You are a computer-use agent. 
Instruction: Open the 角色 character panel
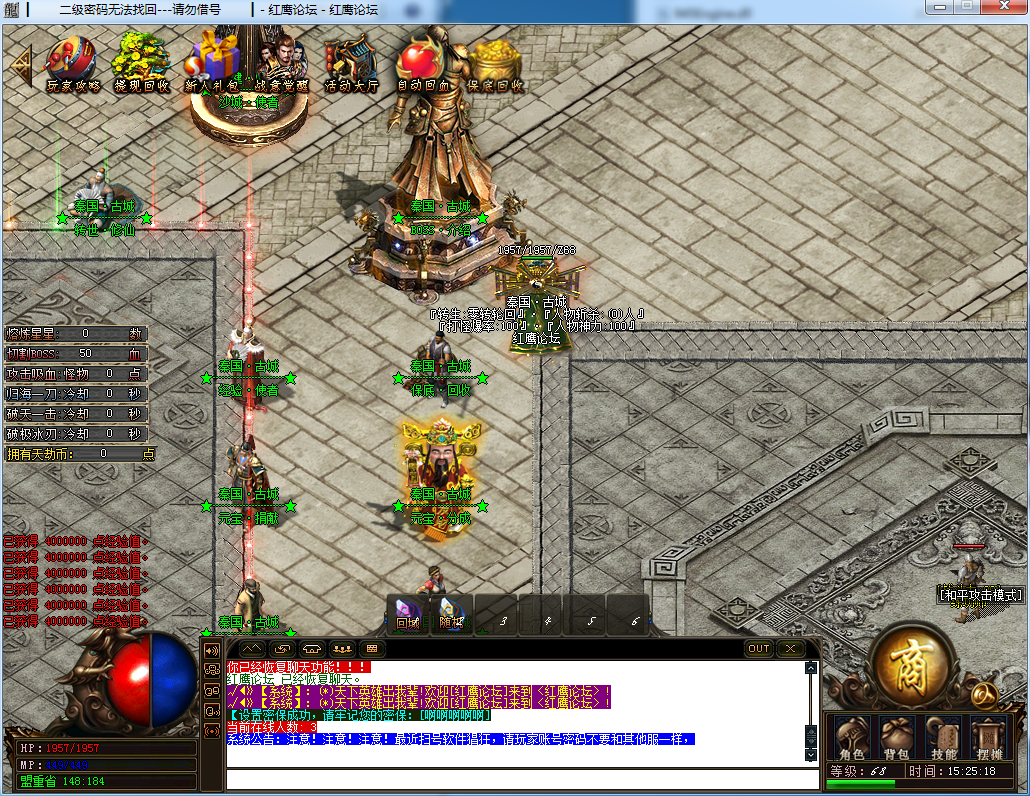click(x=851, y=737)
